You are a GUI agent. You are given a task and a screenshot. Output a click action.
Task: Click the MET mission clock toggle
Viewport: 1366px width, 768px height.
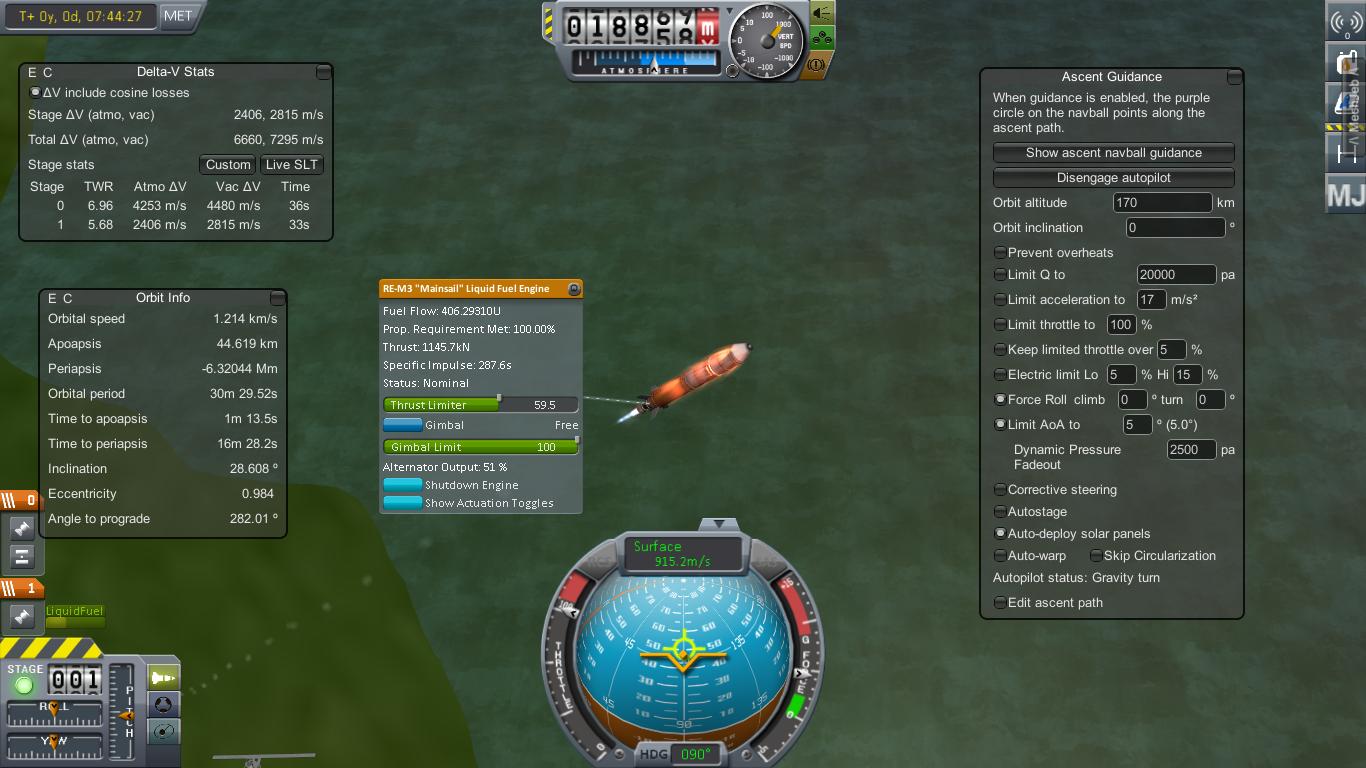[178, 16]
